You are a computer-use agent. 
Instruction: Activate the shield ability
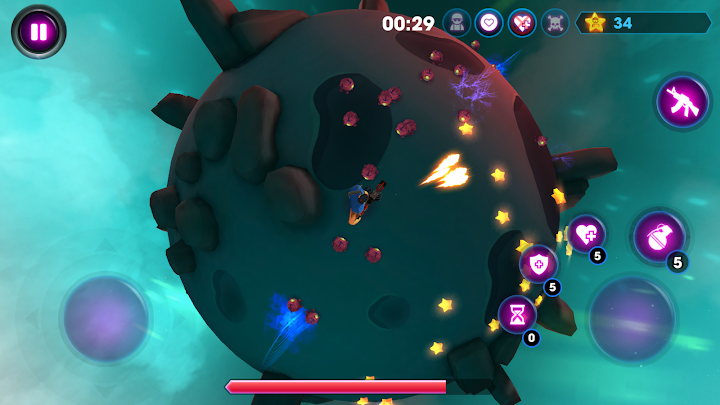coord(539,264)
